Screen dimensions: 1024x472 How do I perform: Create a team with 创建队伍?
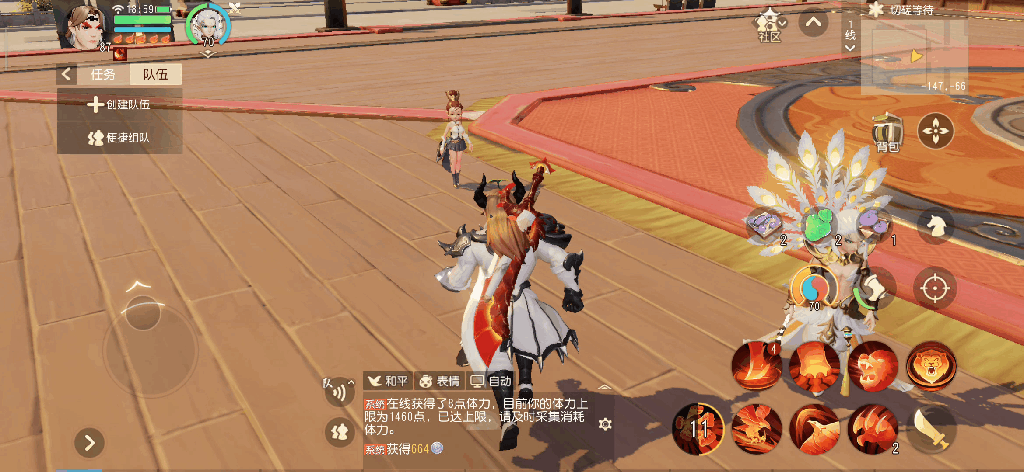coord(120,104)
